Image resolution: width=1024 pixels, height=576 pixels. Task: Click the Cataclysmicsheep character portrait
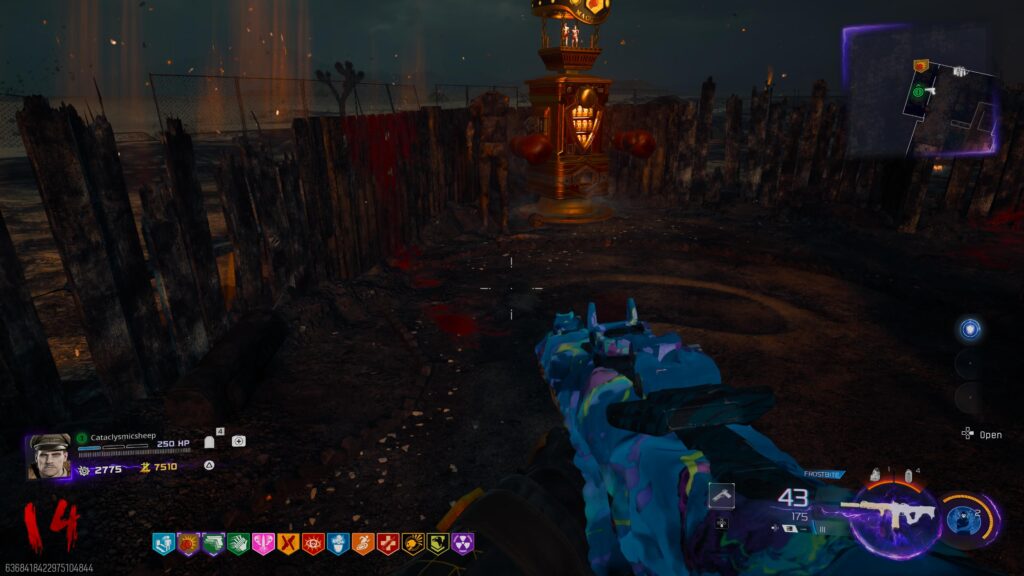coord(49,456)
